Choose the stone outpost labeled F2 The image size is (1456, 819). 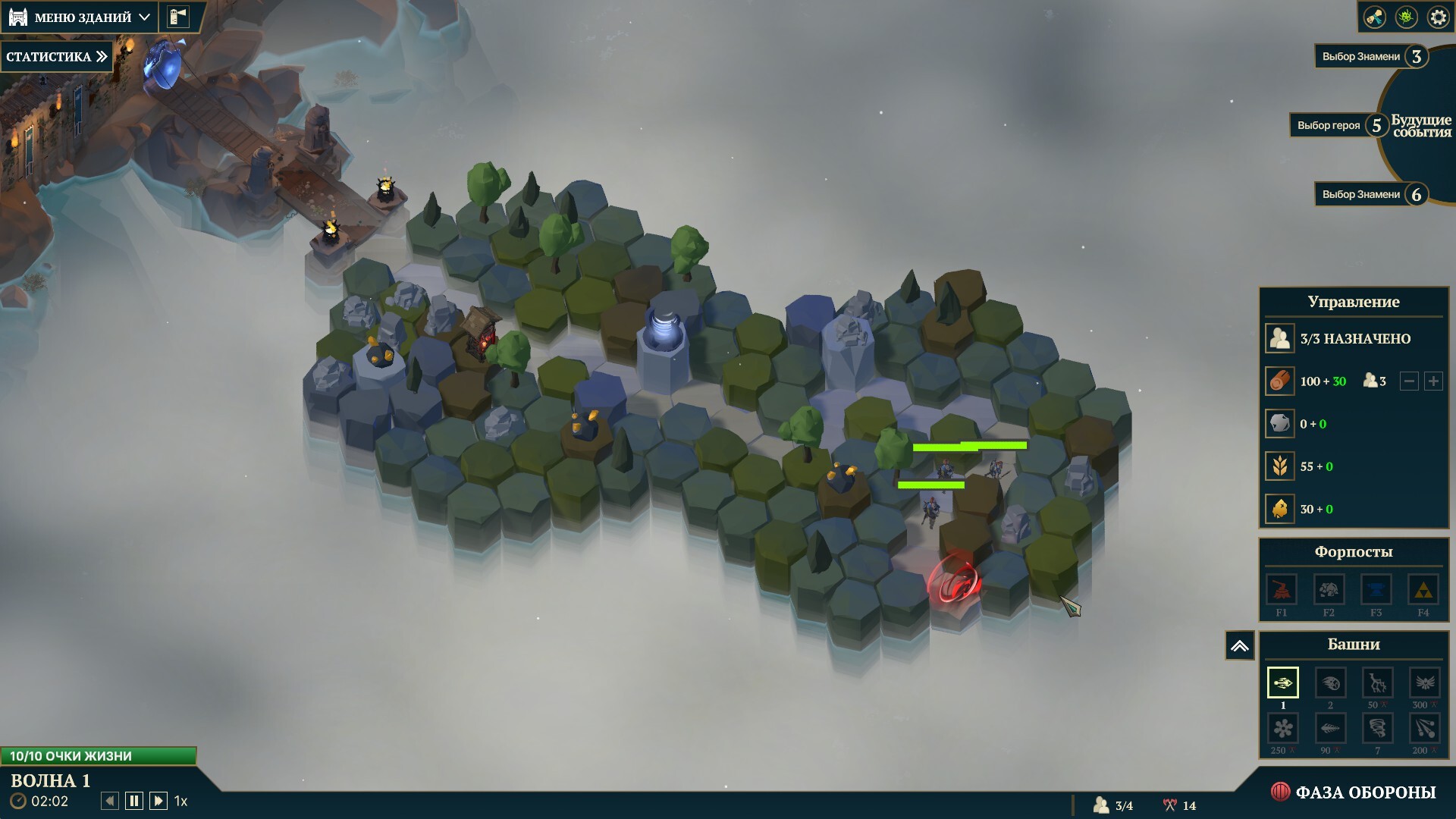[x=1329, y=591]
